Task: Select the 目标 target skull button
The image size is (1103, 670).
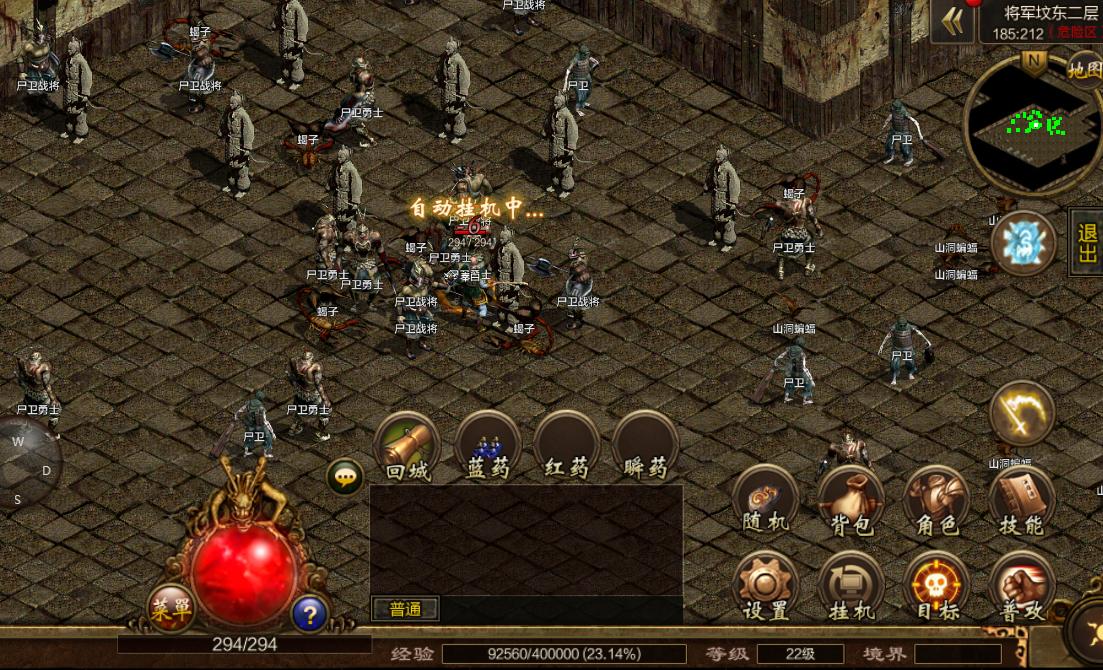Action: coord(936,586)
